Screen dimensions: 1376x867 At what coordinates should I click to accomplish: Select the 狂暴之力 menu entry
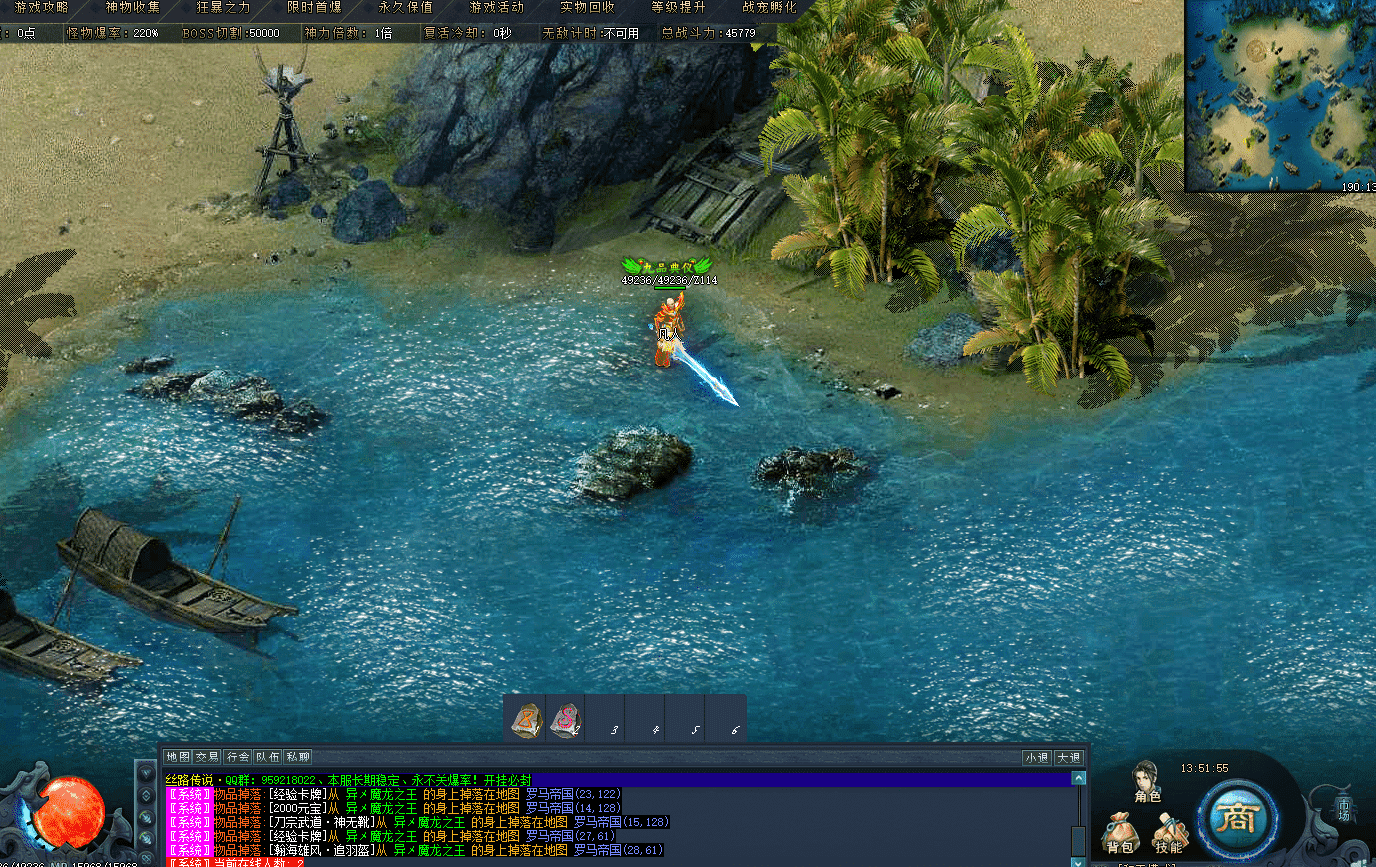(x=224, y=7)
